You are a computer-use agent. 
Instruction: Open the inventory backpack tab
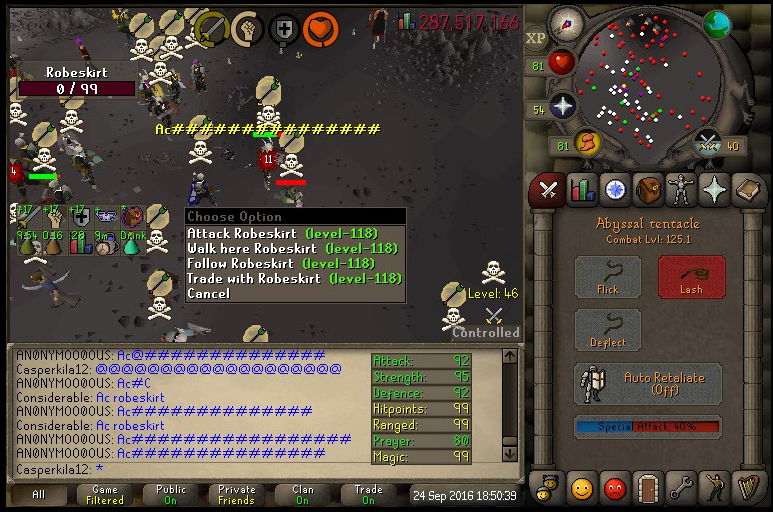pos(648,189)
